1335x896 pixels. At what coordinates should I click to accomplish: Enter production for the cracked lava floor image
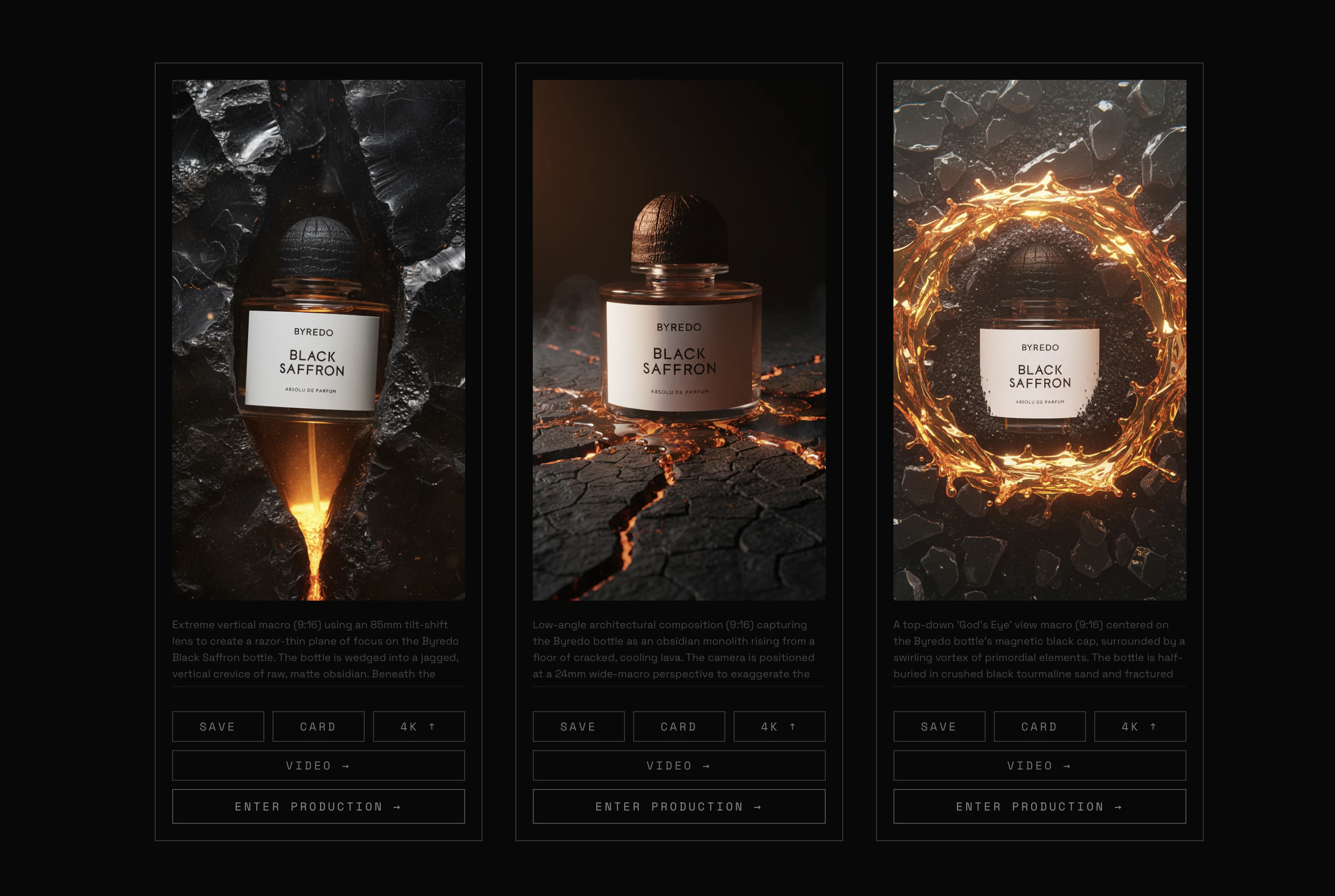click(x=679, y=806)
